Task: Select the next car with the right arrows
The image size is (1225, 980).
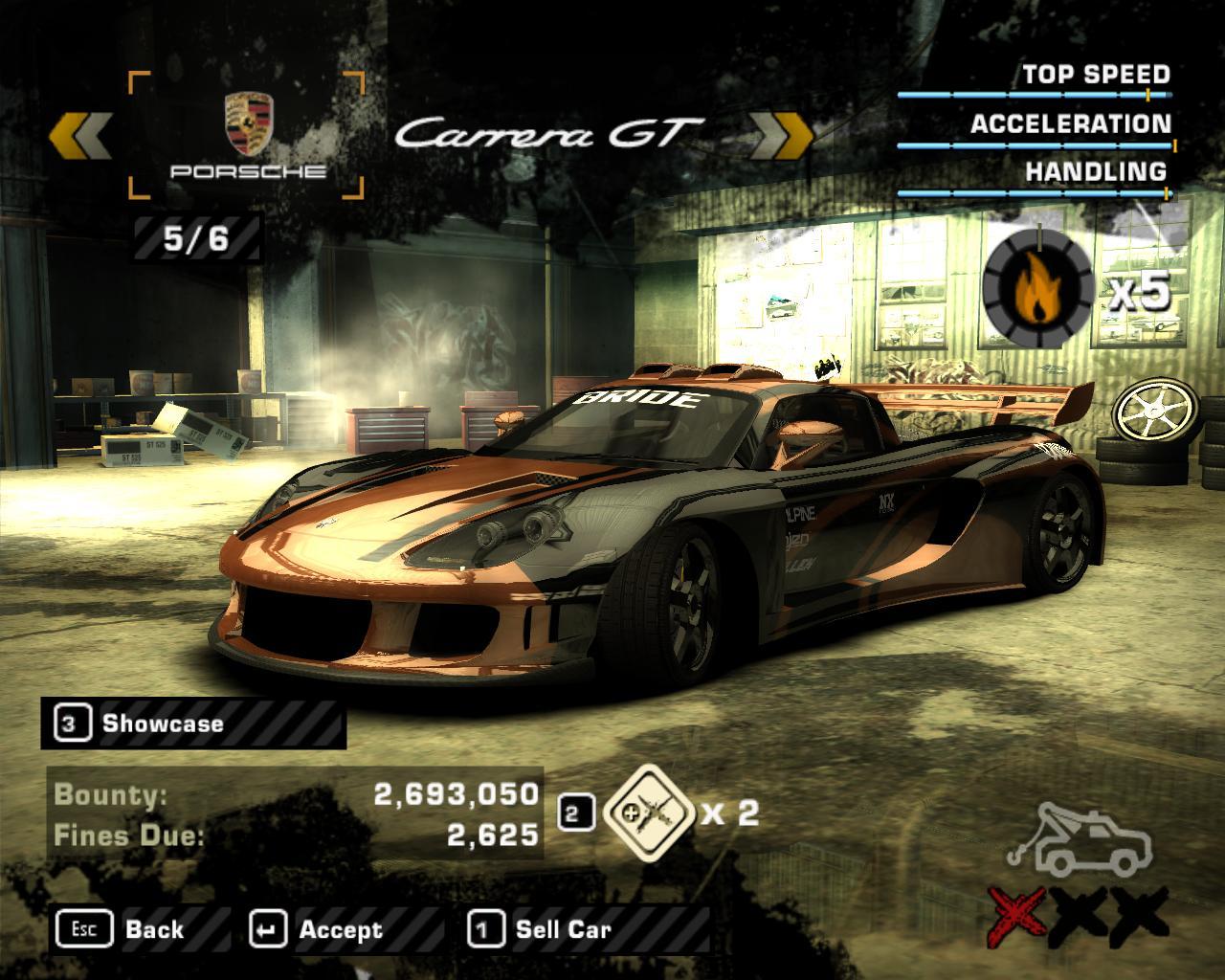Action: [x=780, y=134]
